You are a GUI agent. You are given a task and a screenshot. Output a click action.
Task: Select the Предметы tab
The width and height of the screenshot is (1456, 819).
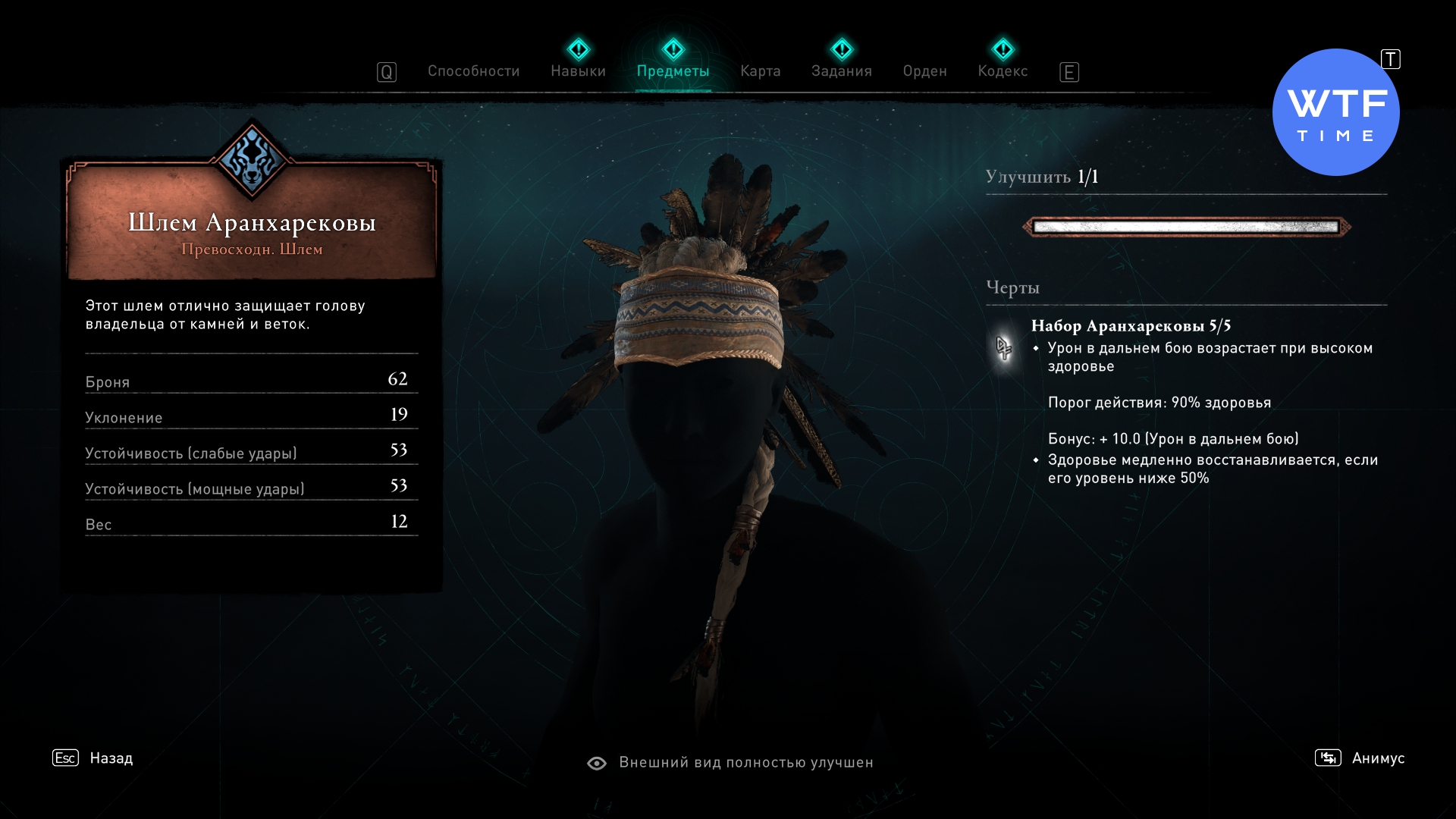click(x=673, y=71)
